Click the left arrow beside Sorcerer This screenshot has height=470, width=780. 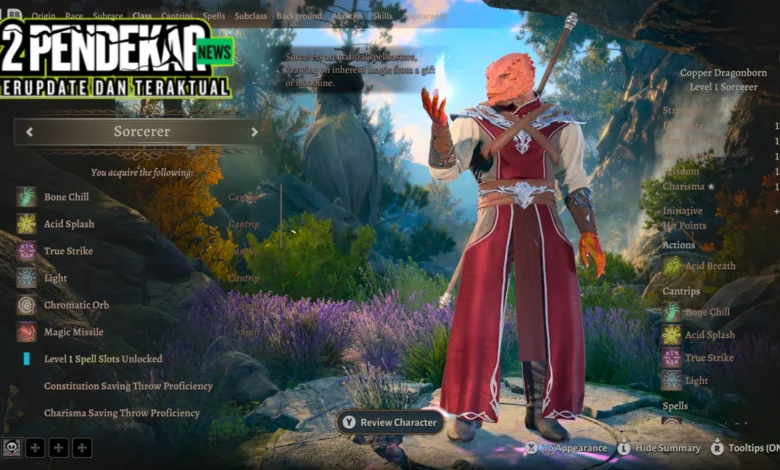point(29,132)
